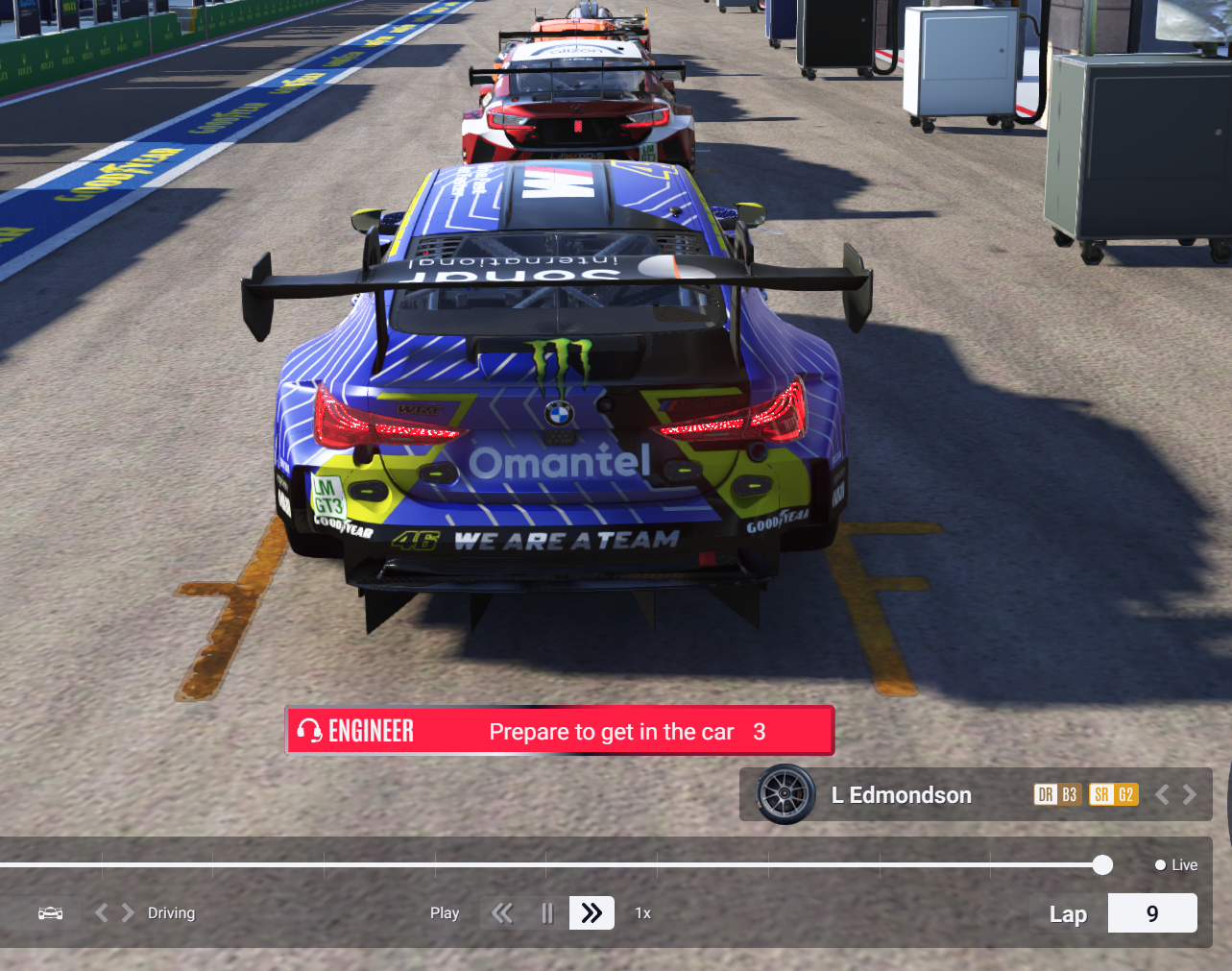The width and height of the screenshot is (1232, 971).
Task: Select next camera after Driving view
Action: point(128,913)
